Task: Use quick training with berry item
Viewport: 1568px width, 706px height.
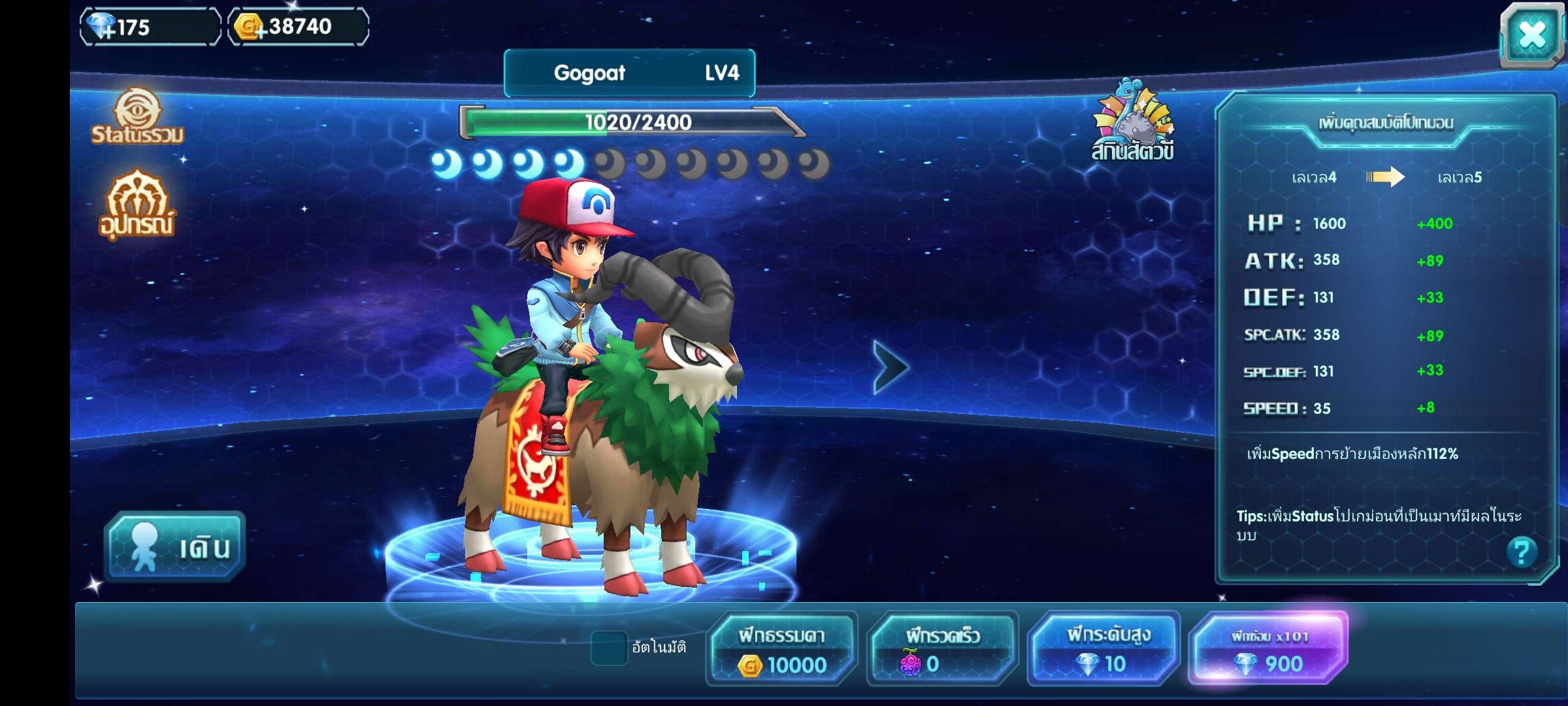Action: (941, 649)
